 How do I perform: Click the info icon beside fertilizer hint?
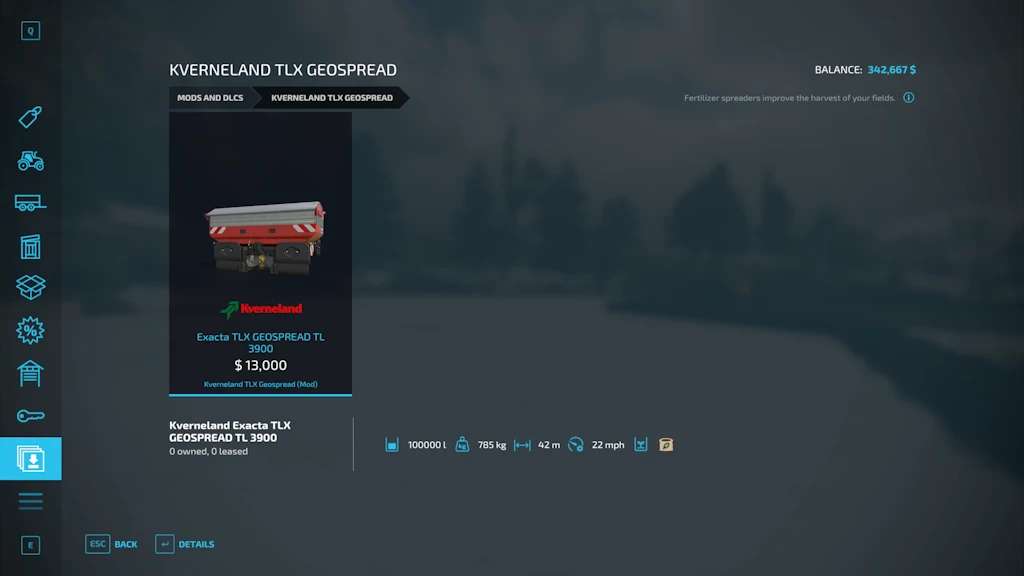pos(909,98)
